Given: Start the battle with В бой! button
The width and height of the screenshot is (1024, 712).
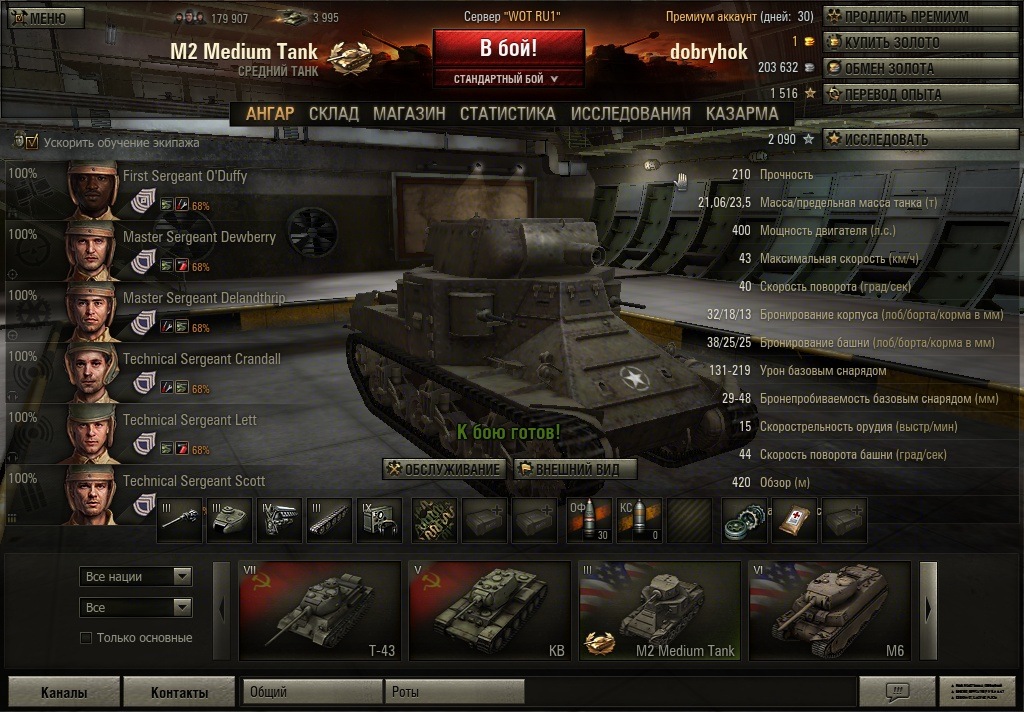Looking at the screenshot, I should 508,48.
